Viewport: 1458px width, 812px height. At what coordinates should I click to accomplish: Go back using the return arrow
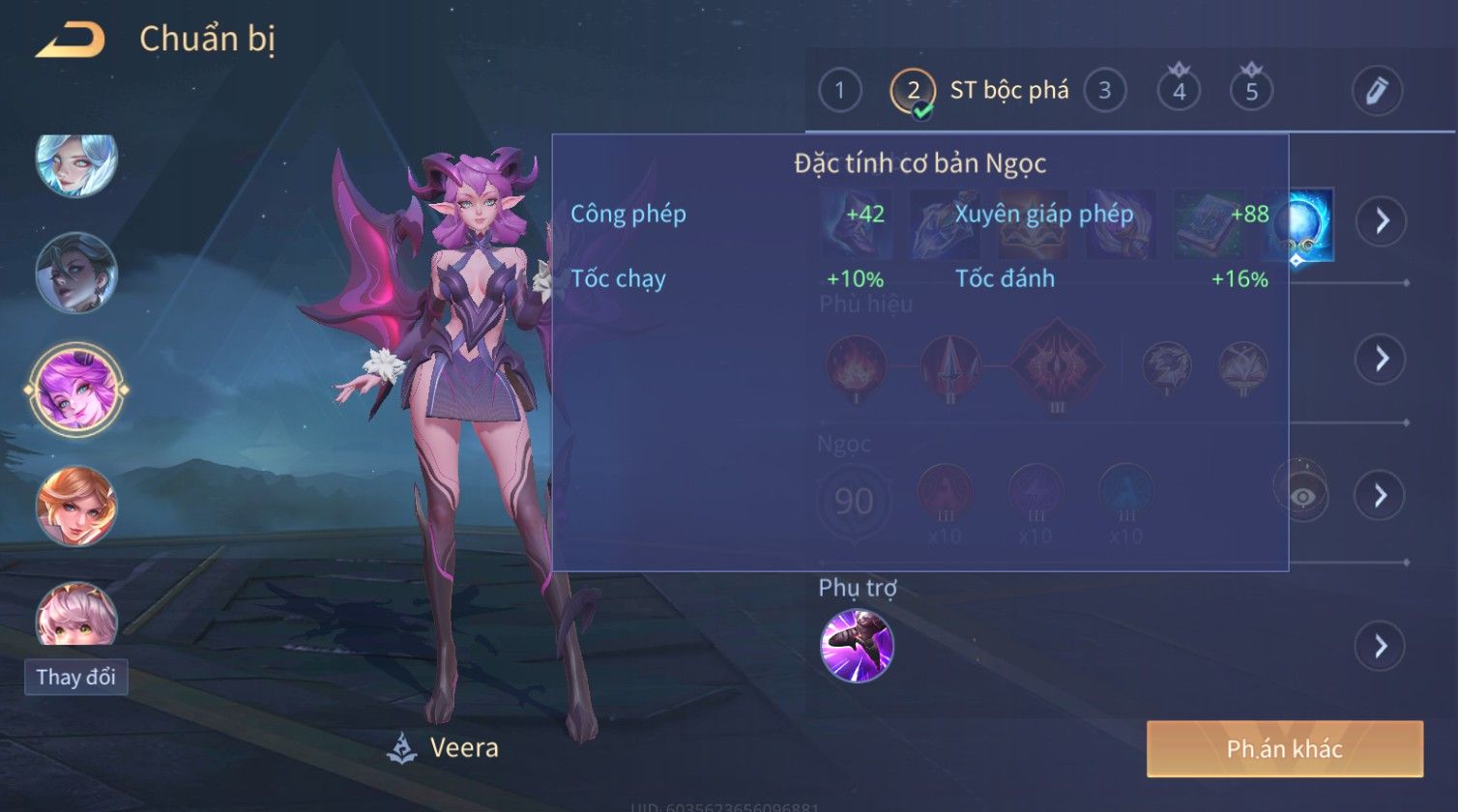71,40
